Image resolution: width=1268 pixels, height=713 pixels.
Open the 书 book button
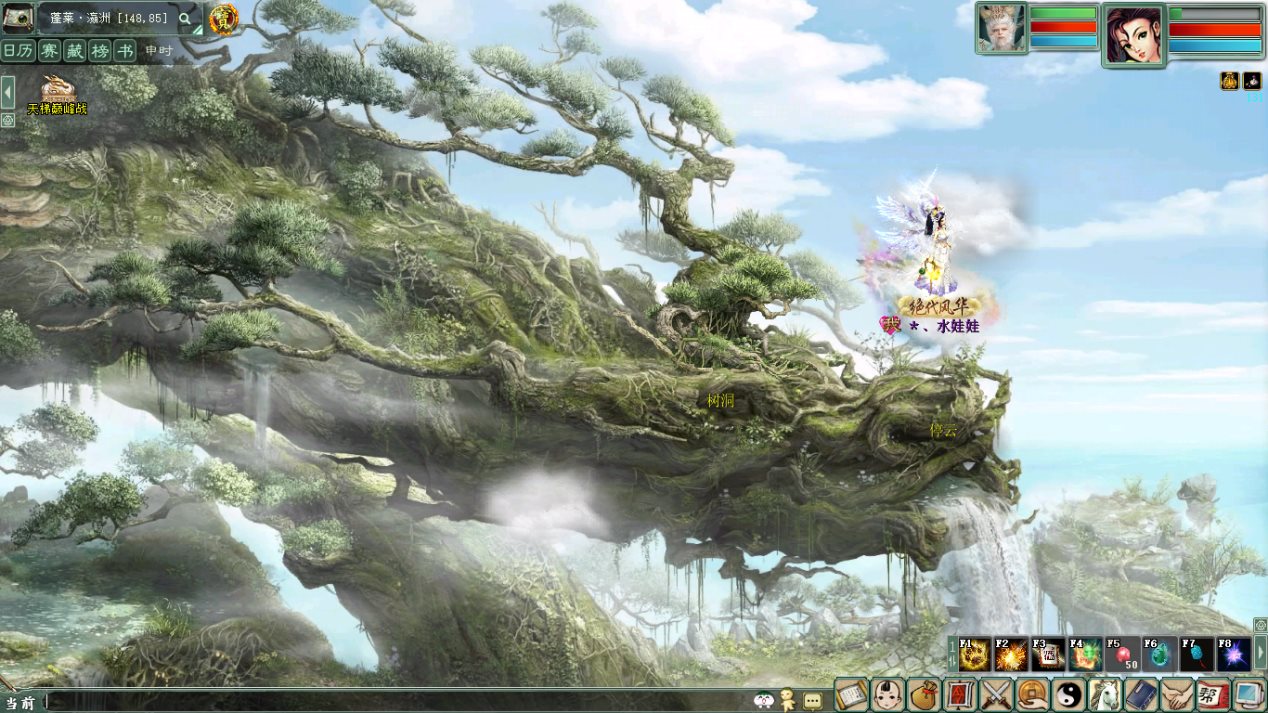[124, 51]
